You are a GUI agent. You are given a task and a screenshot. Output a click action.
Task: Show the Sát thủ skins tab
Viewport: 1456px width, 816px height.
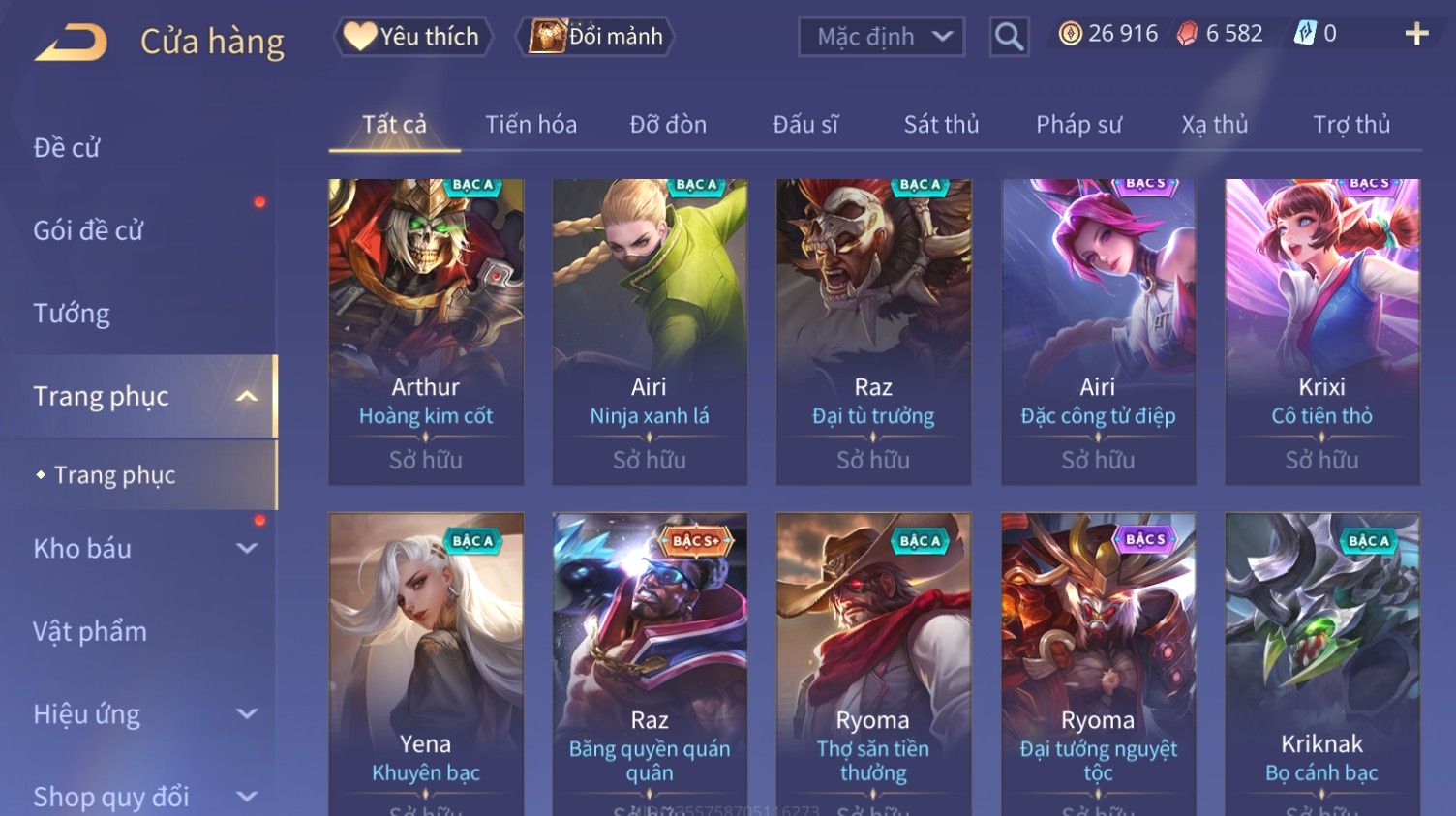941,124
